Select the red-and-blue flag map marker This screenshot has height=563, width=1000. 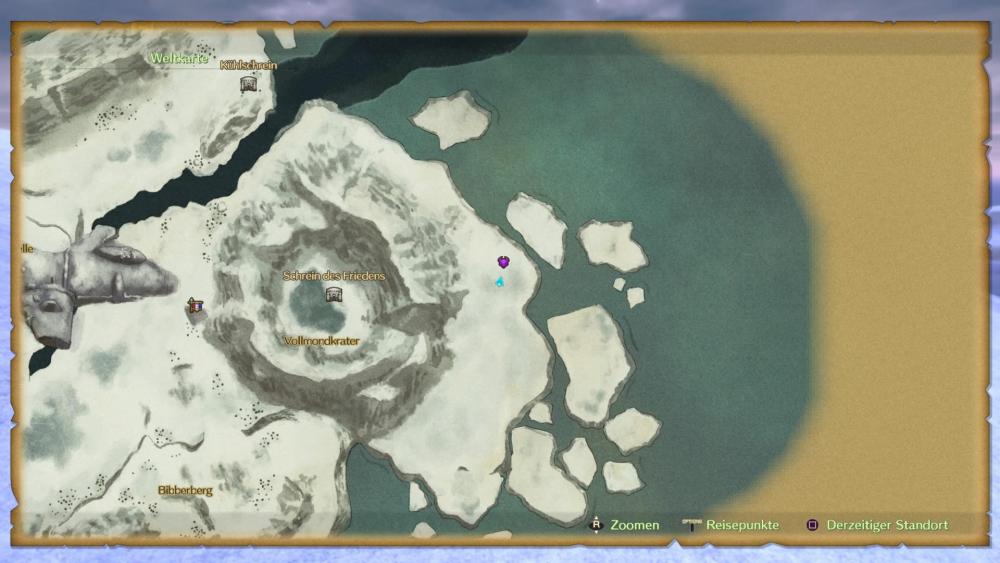tap(195, 305)
